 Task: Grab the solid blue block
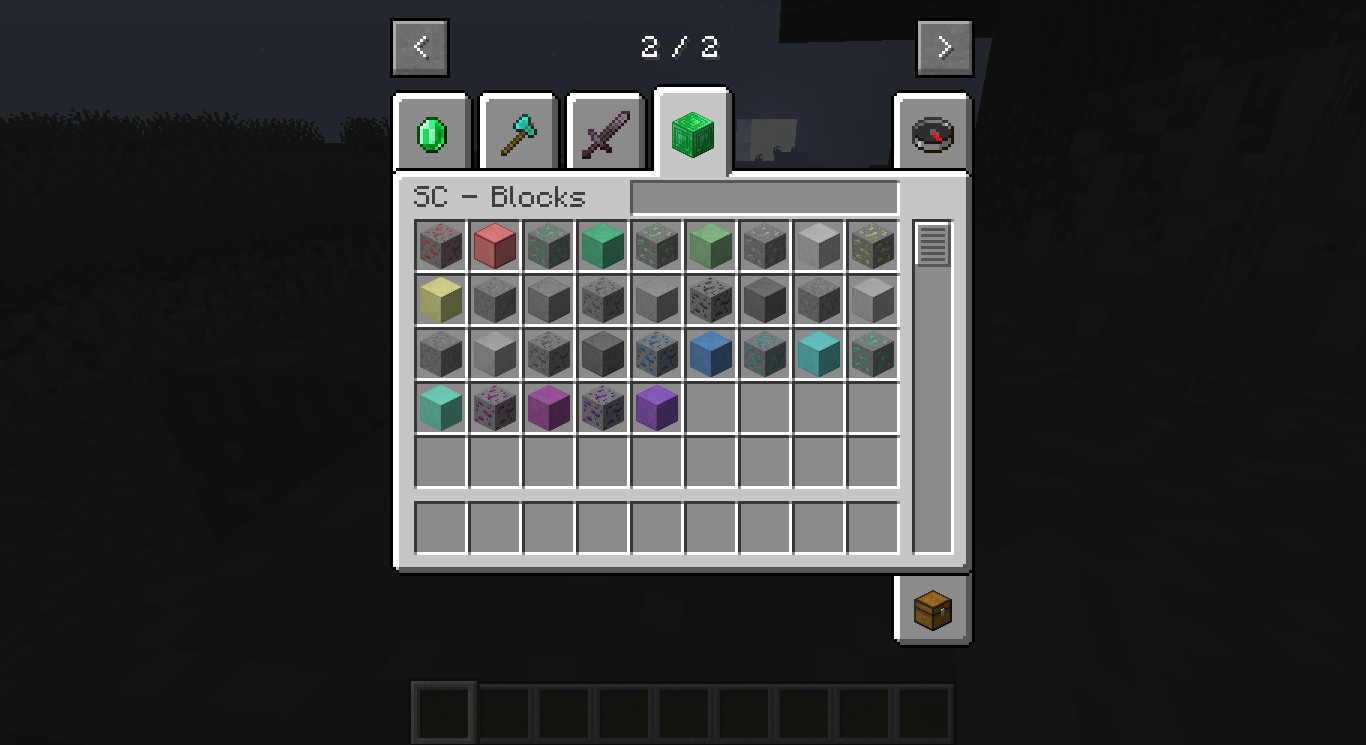point(710,353)
